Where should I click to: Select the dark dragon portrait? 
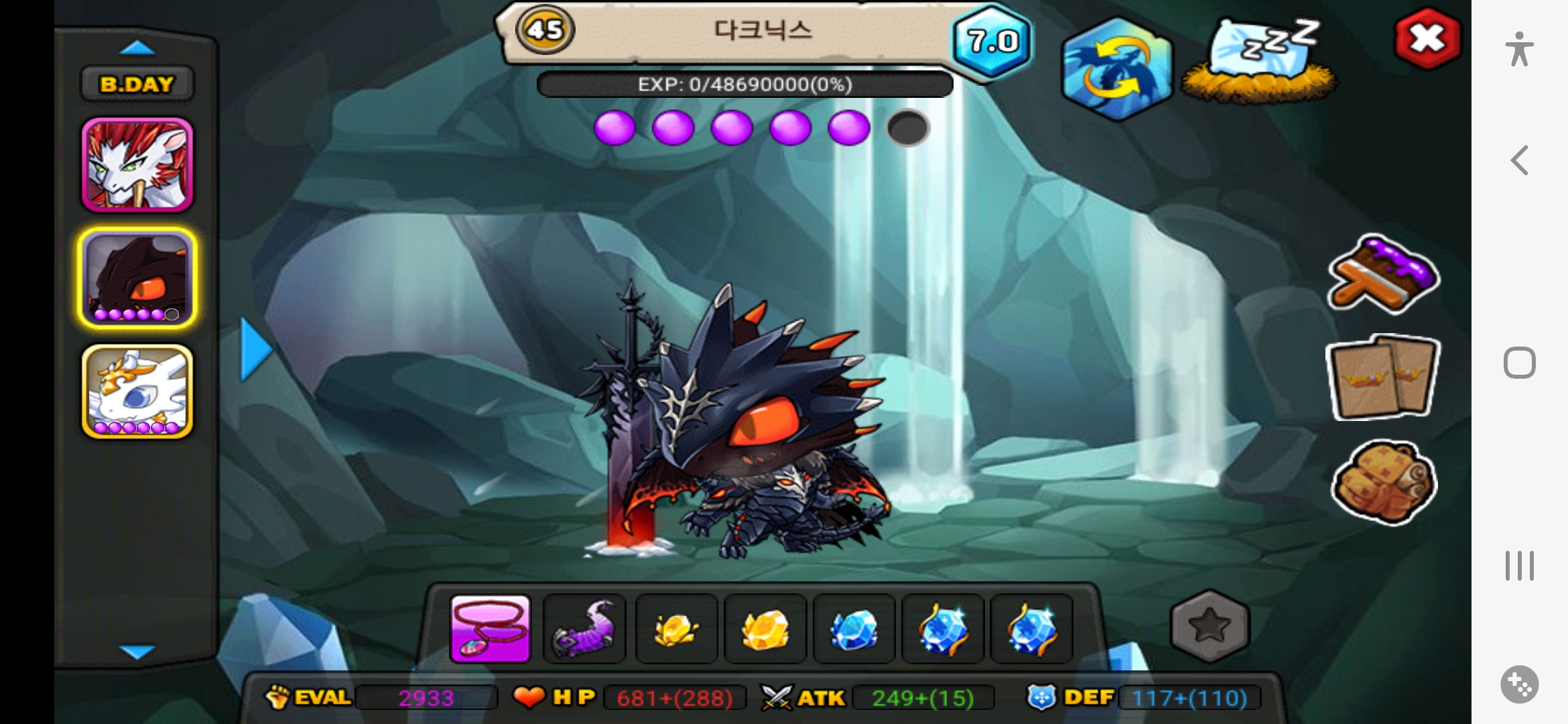(x=137, y=278)
